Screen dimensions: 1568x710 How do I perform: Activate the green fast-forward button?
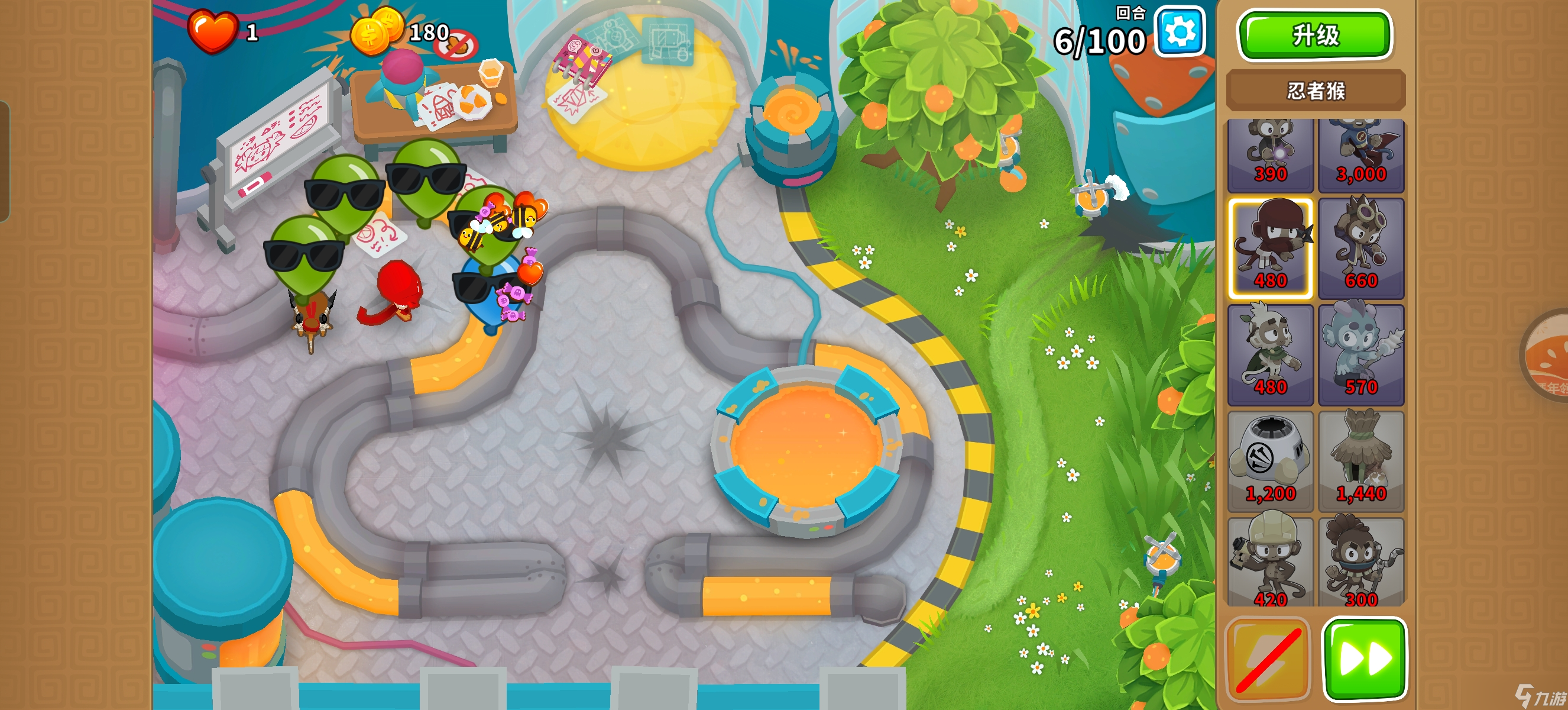(x=1364, y=659)
